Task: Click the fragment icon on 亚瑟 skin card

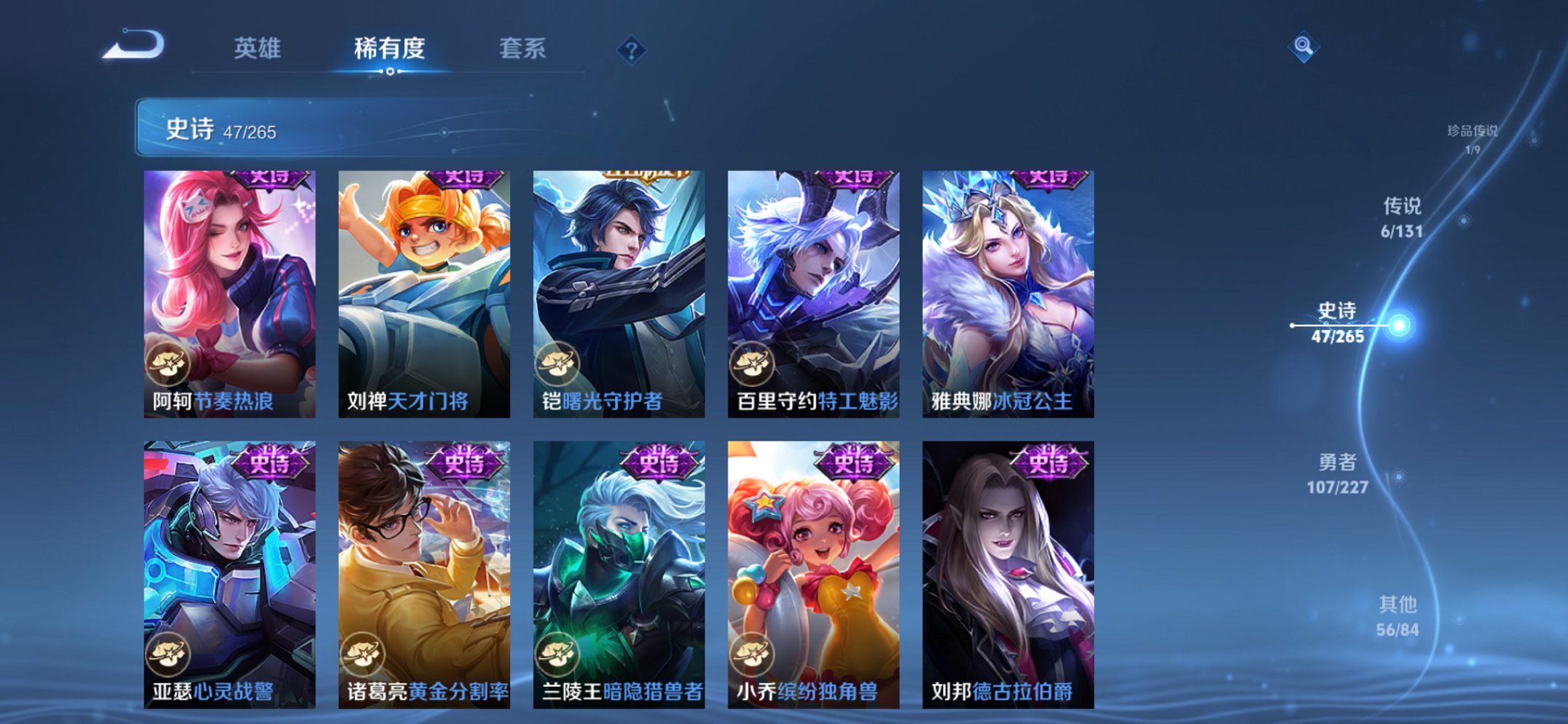Action: (x=170, y=654)
